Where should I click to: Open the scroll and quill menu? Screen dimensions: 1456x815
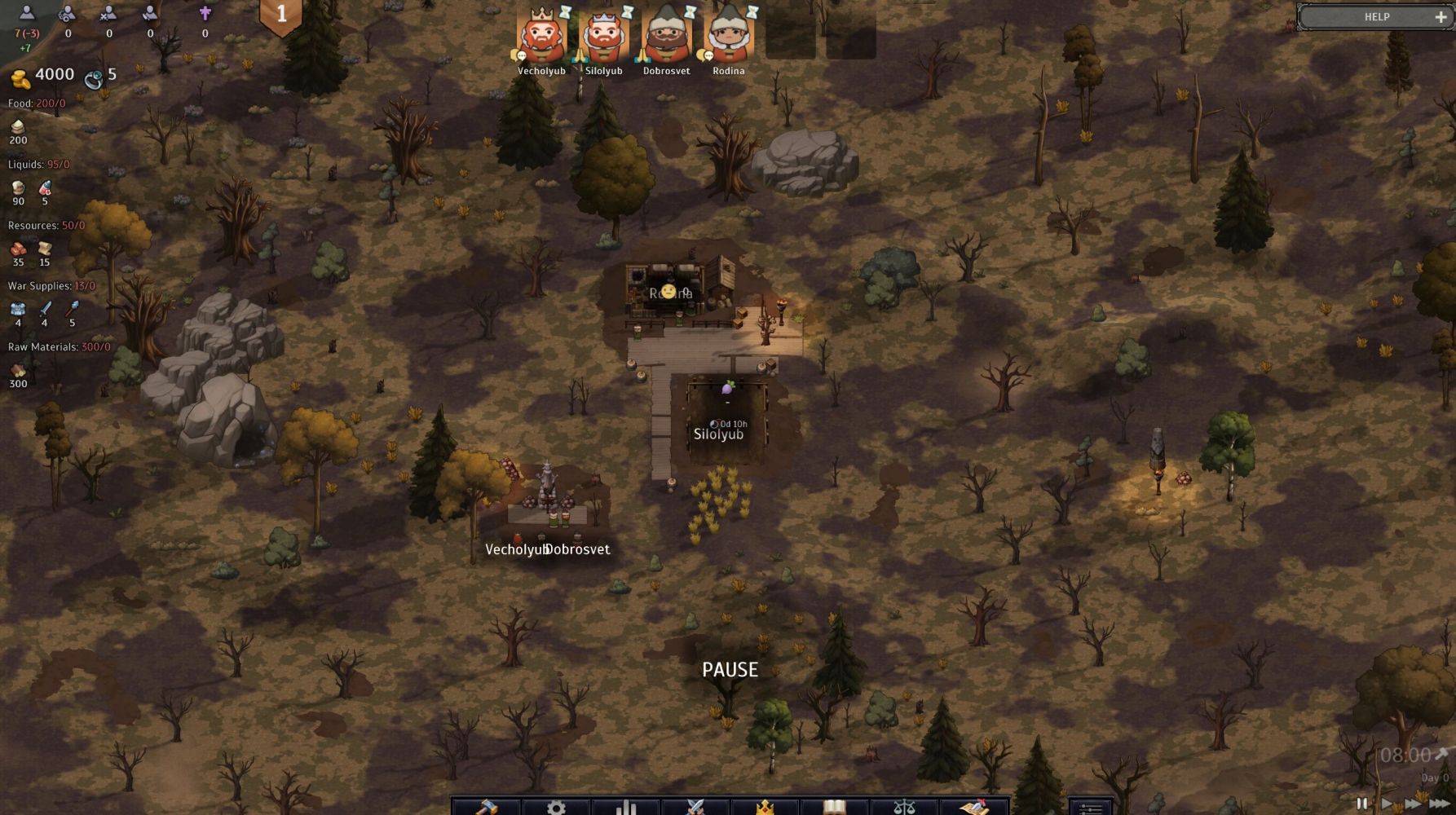tap(973, 806)
